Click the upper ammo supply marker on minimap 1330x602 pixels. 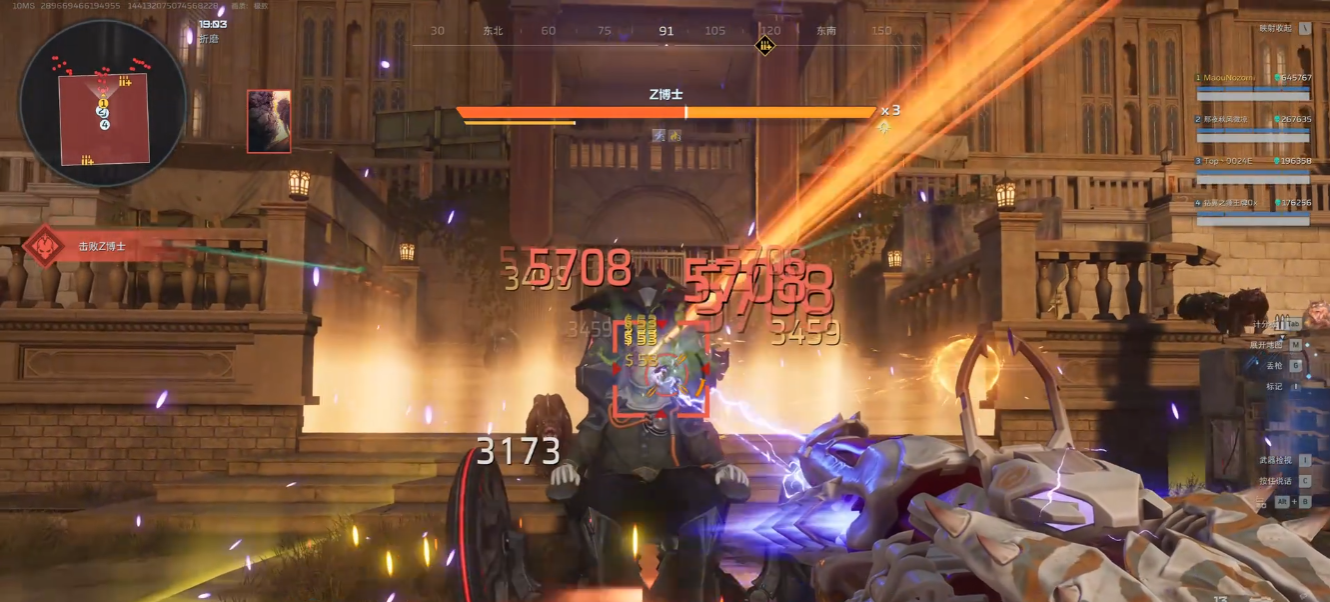pos(125,81)
